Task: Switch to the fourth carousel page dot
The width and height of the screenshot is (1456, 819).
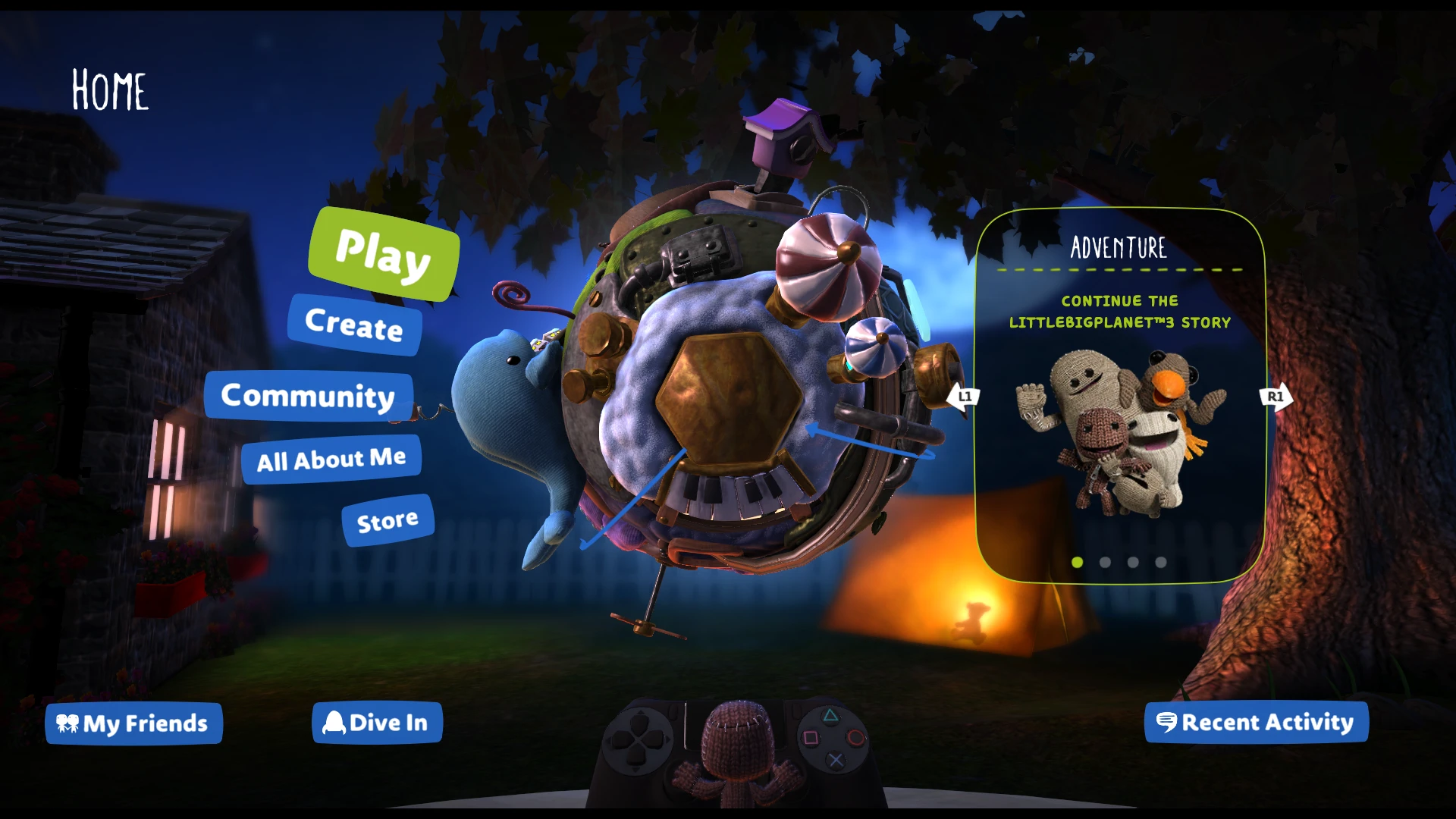Action: tap(1161, 561)
